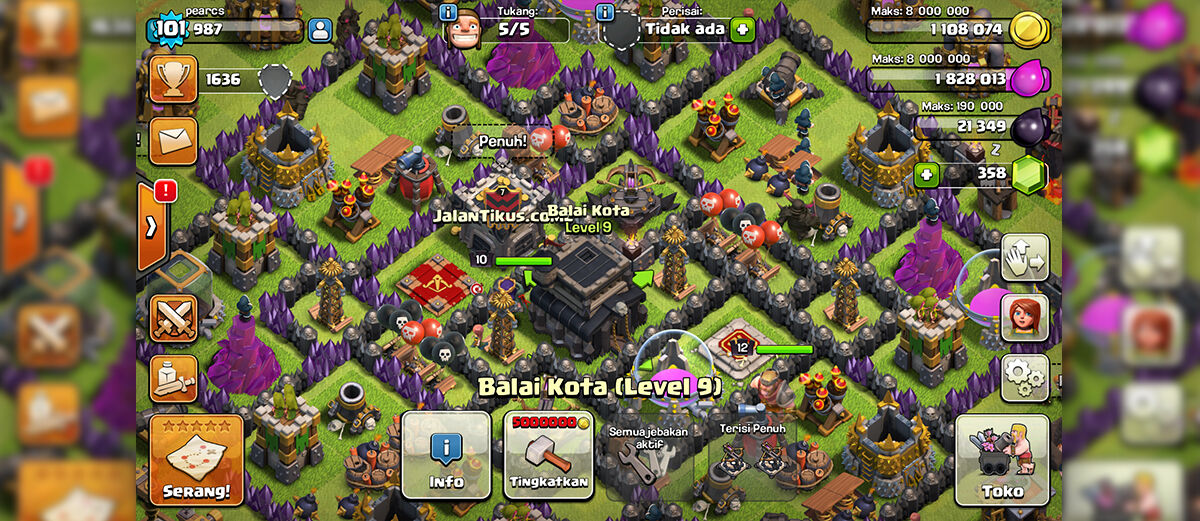The width and height of the screenshot is (1200, 521).
Task: Show Balai Kota info
Action: point(446,455)
